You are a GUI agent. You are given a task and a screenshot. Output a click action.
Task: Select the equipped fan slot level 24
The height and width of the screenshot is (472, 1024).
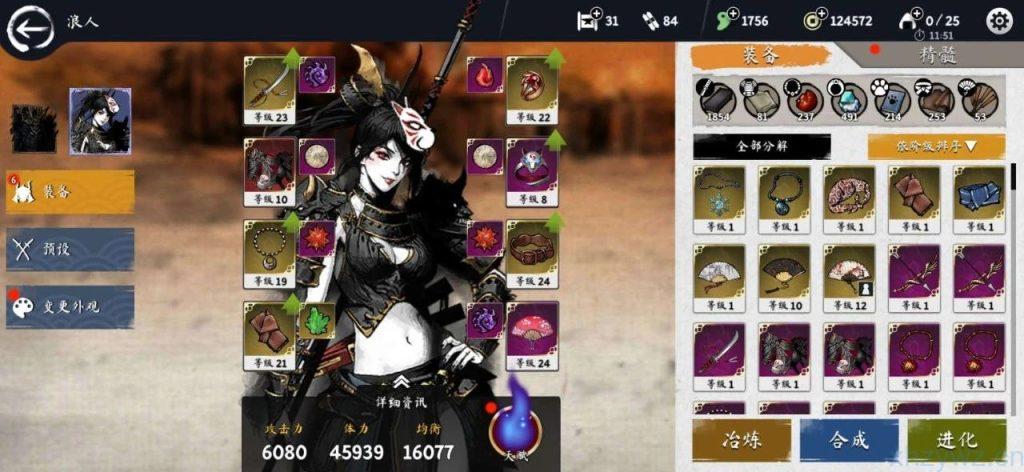tap(532, 334)
